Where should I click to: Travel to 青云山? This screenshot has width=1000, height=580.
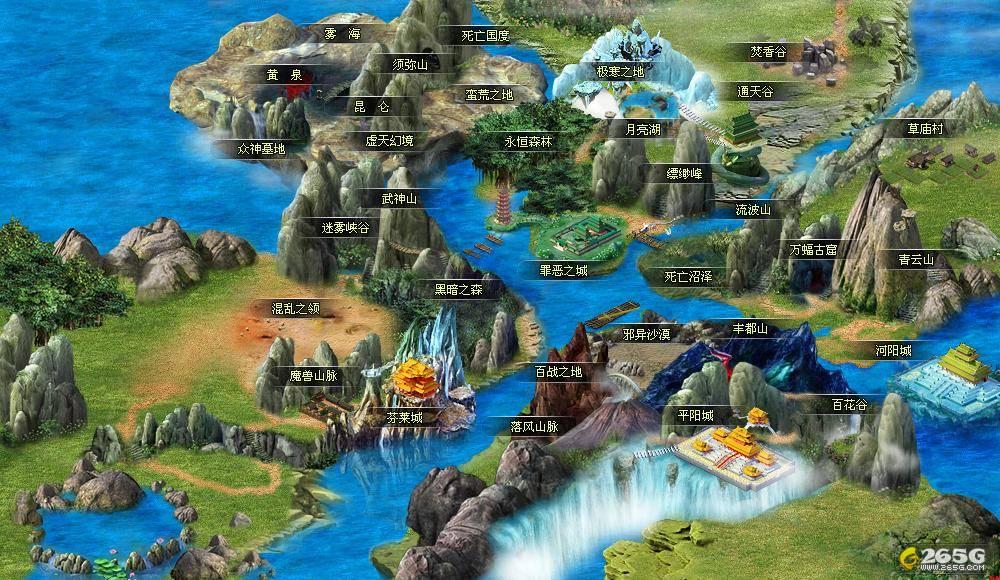click(915, 259)
